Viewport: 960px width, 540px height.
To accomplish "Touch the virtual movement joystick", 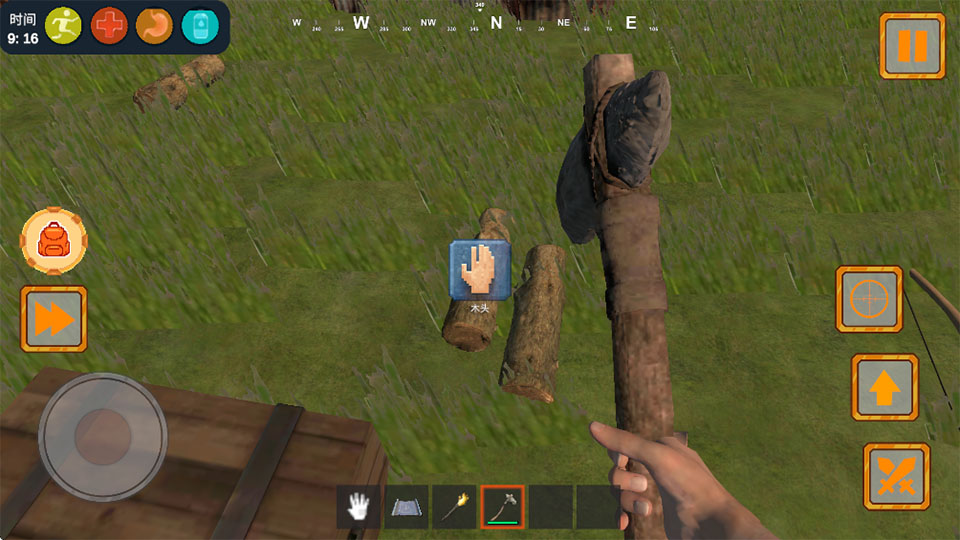I will [102, 437].
